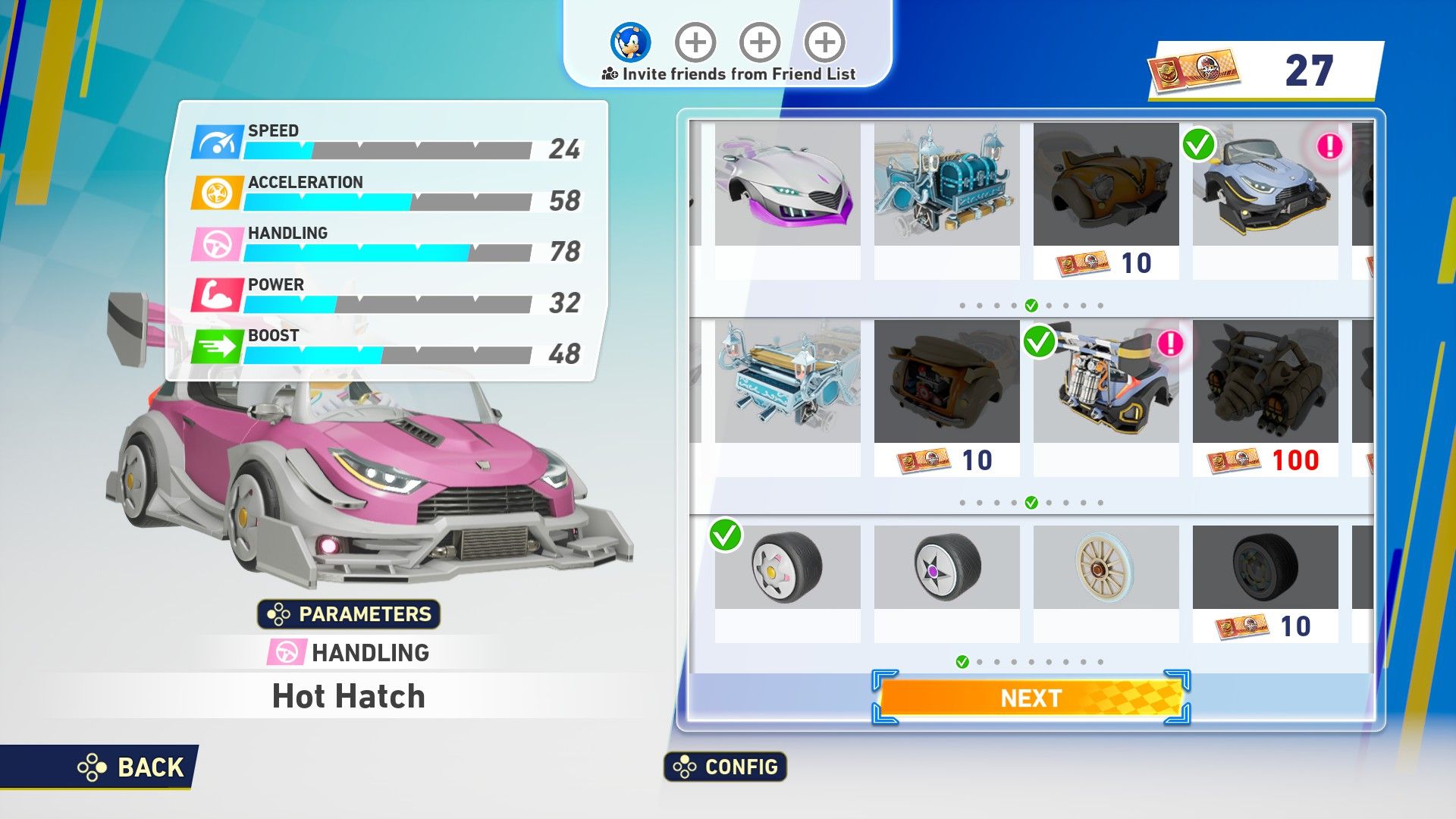Choose the purple-trimmed silver front part
Screen dimensions: 1456x819
pyautogui.click(x=787, y=186)
